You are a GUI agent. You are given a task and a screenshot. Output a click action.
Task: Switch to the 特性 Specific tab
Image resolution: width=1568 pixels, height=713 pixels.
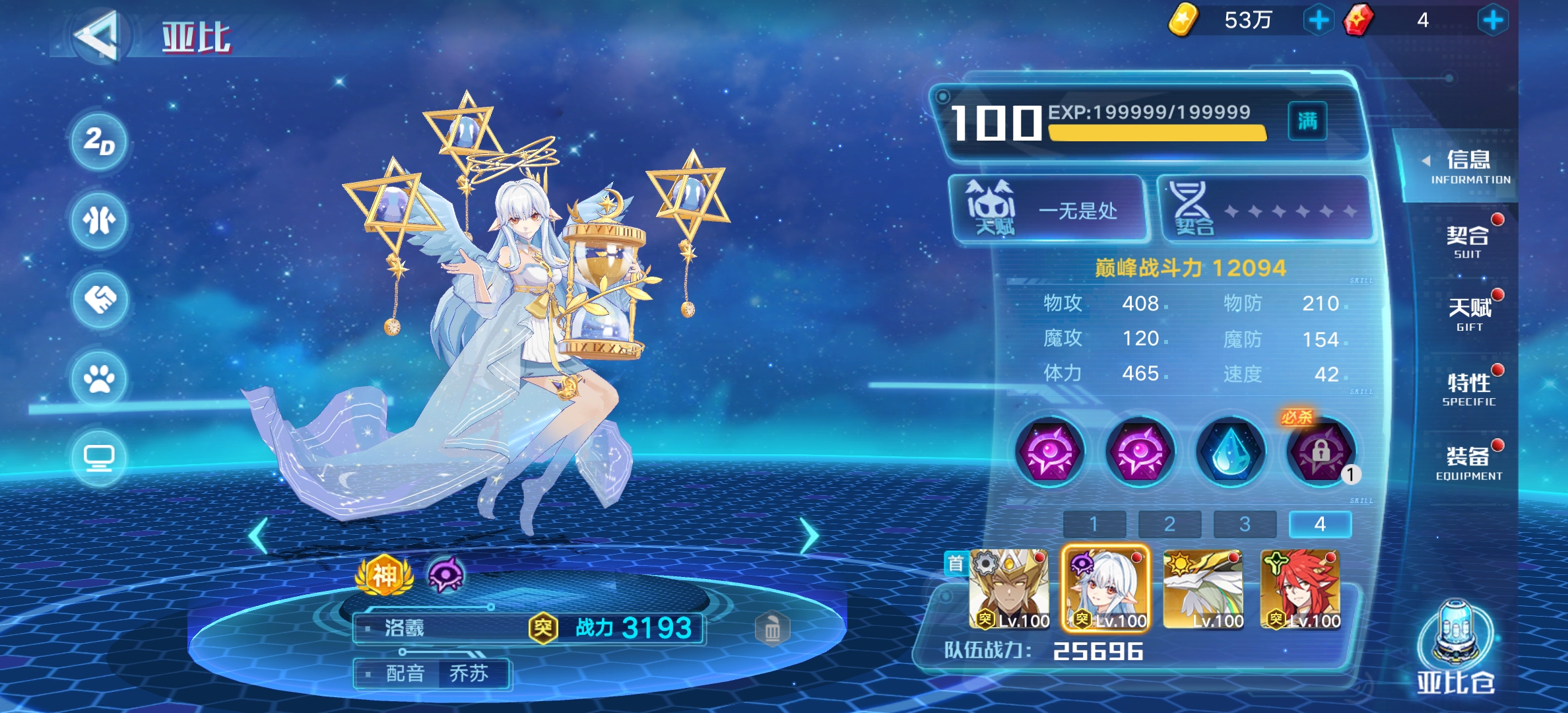point(1469,389)
